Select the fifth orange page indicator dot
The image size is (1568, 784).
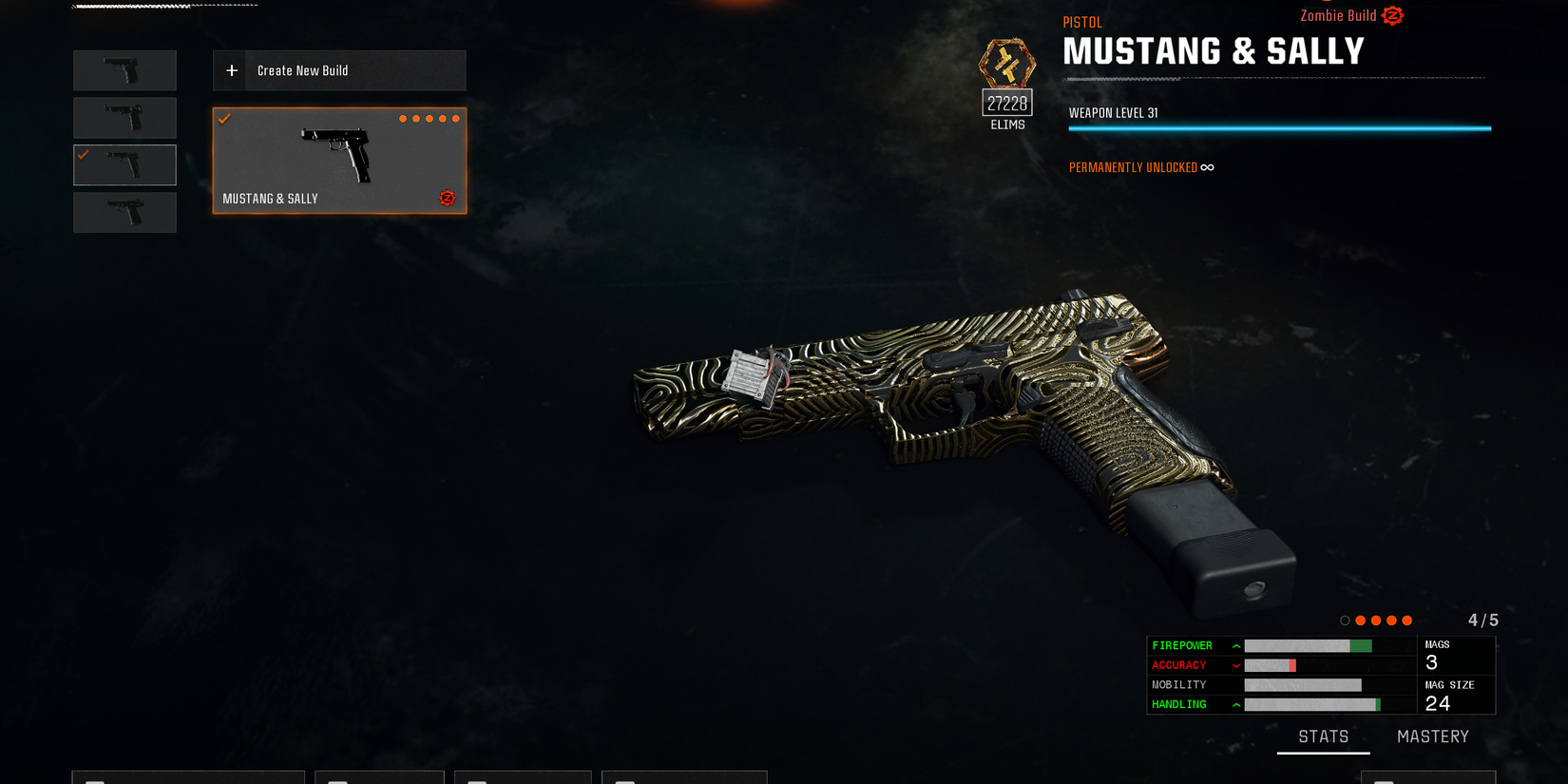pos(1407,620)
